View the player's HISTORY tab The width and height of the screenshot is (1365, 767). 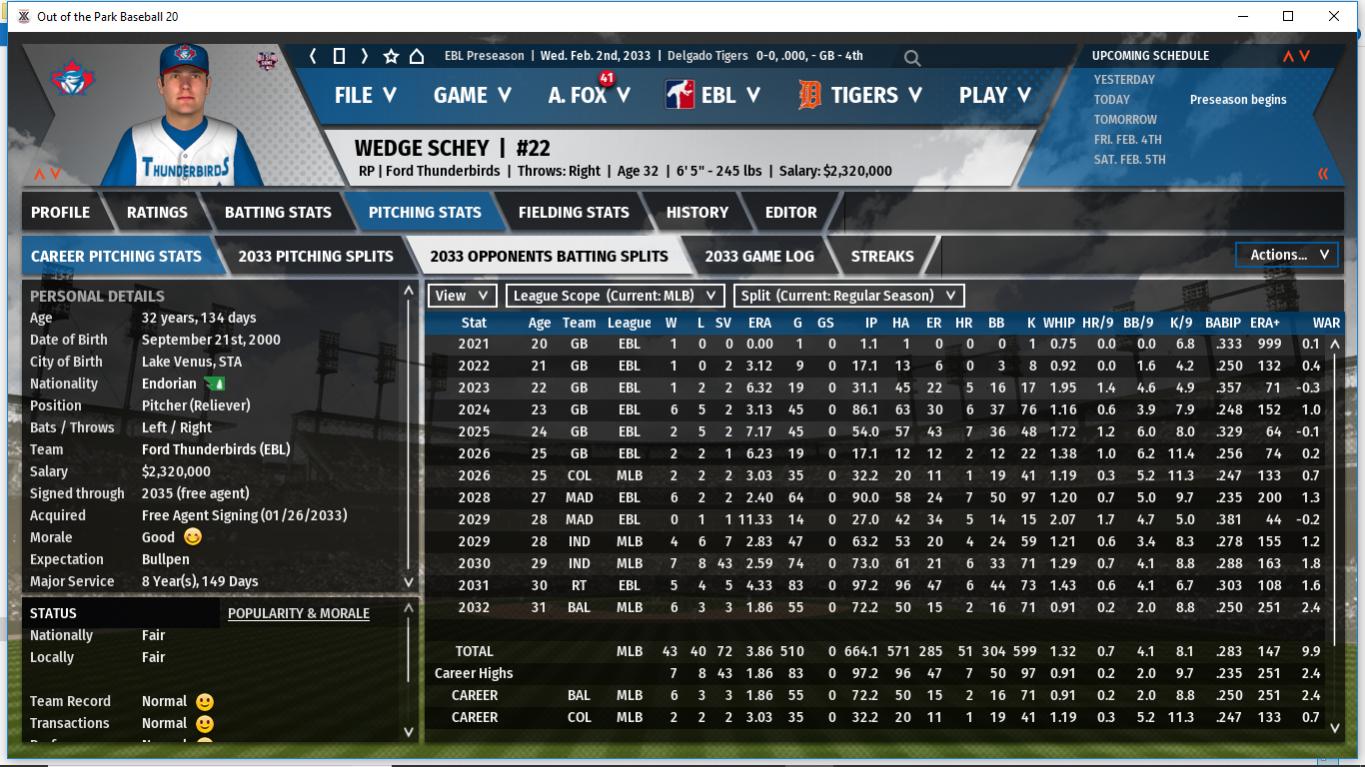click(697, 212)
